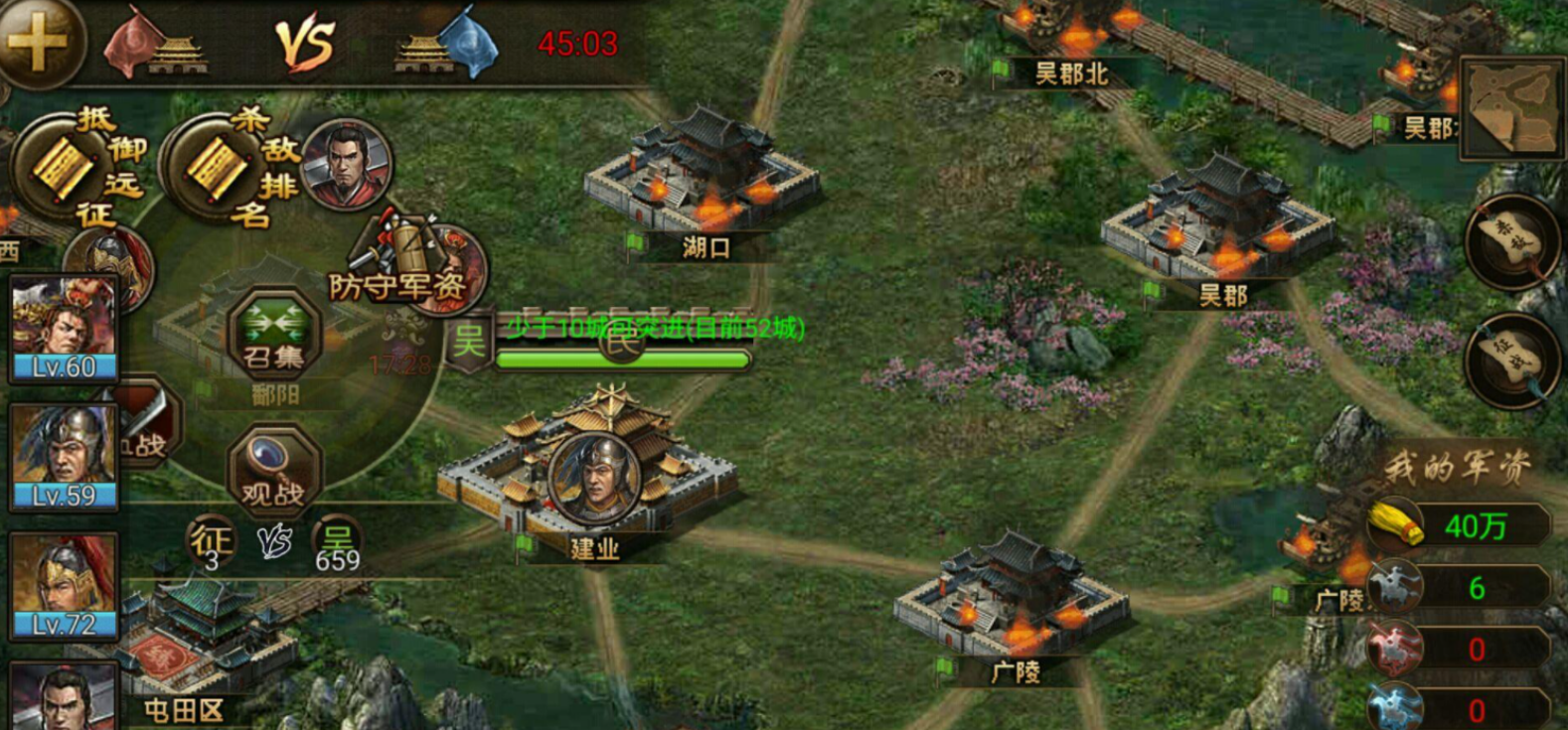Open the 屯田区 farming zone
The width and height of the screenshot is (1568, 730).
[184, 709]
